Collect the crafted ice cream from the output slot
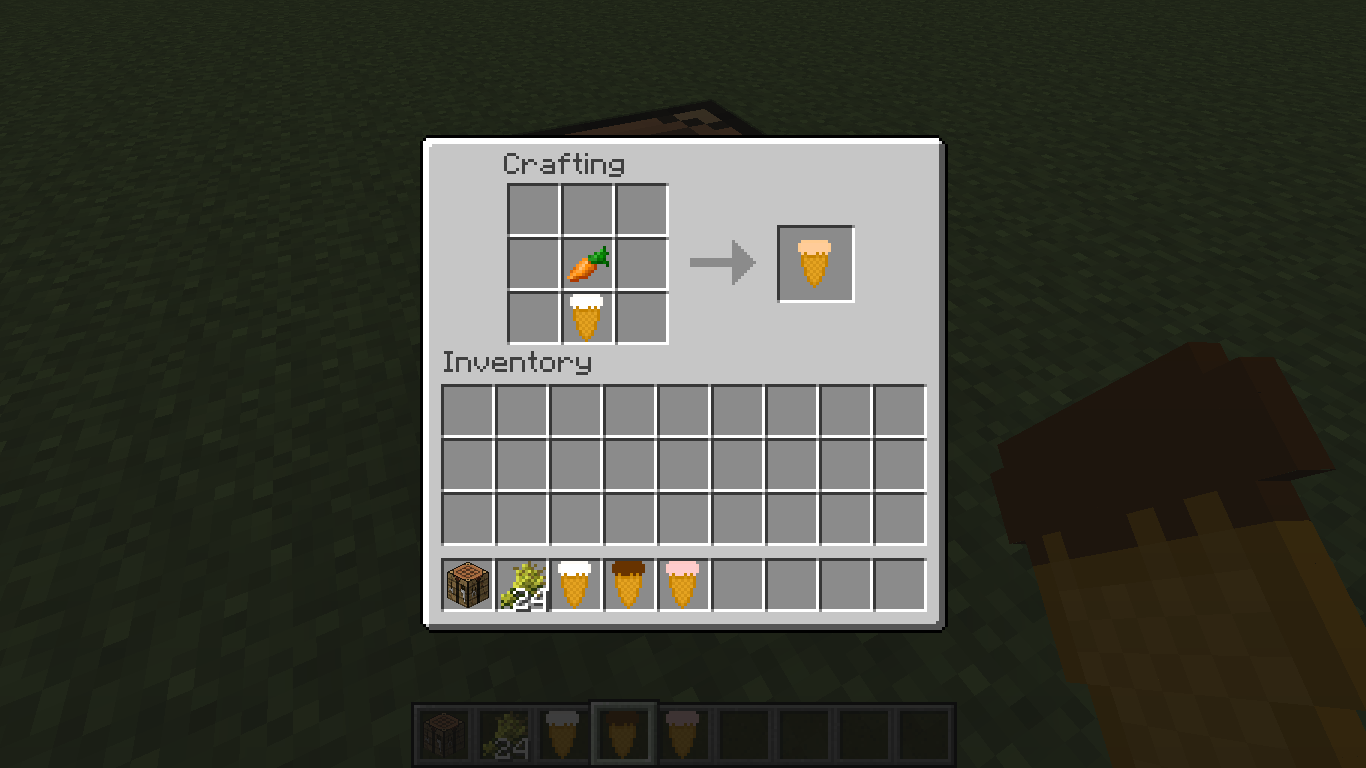1366x768 pixels. pyautogui.click(x=815, y=263)
